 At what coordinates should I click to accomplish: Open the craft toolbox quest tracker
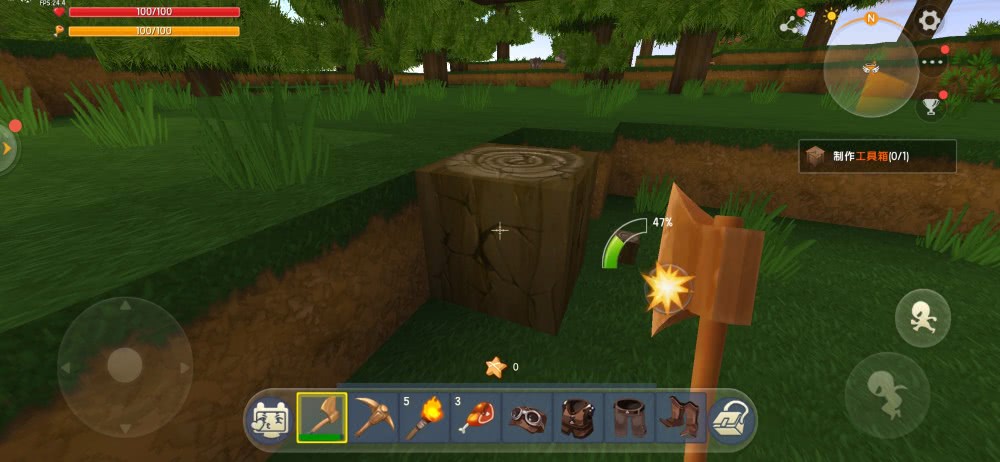[x=877, y=156]
